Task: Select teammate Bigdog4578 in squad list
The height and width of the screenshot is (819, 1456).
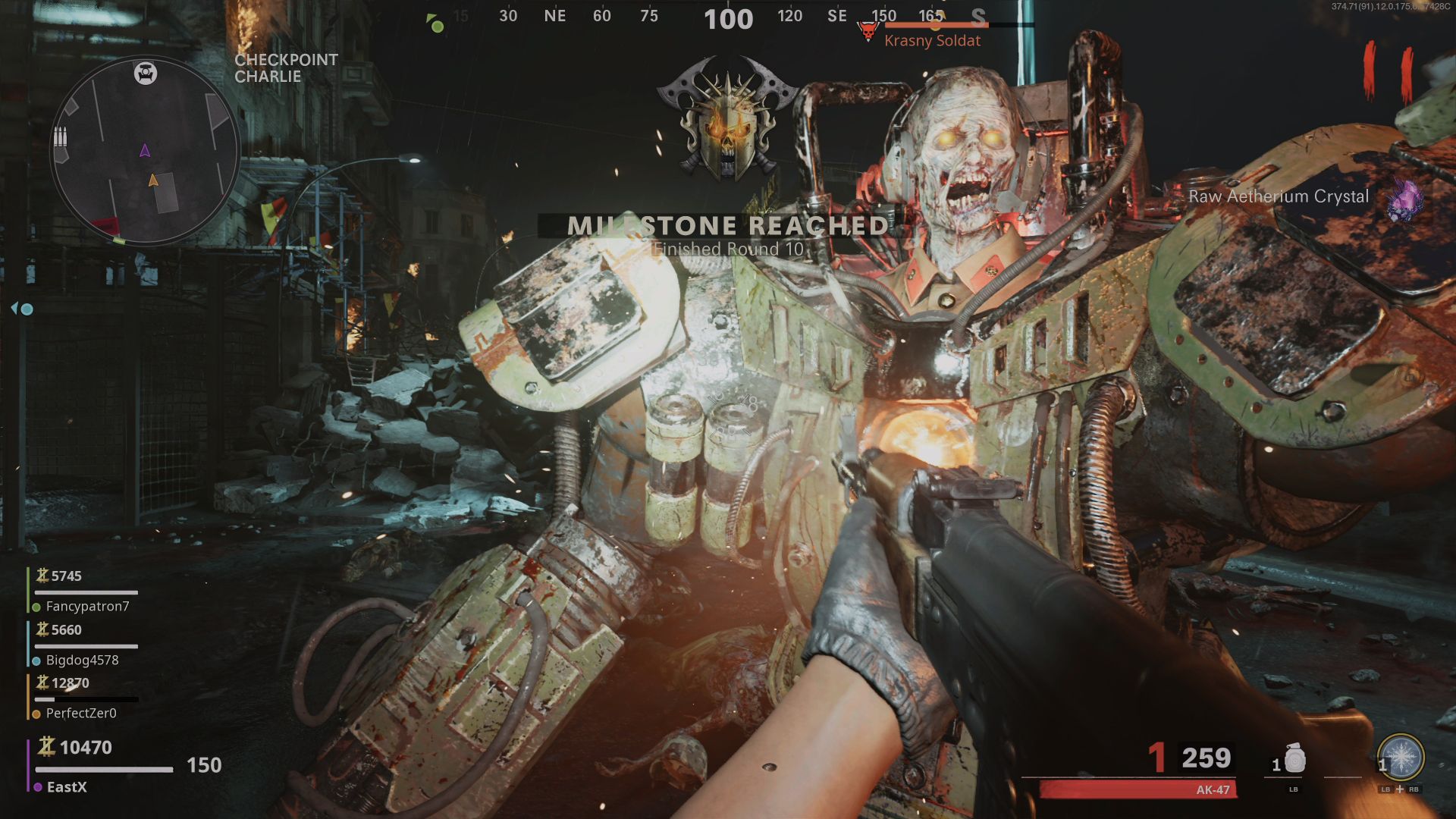Action: pos(82,660)
